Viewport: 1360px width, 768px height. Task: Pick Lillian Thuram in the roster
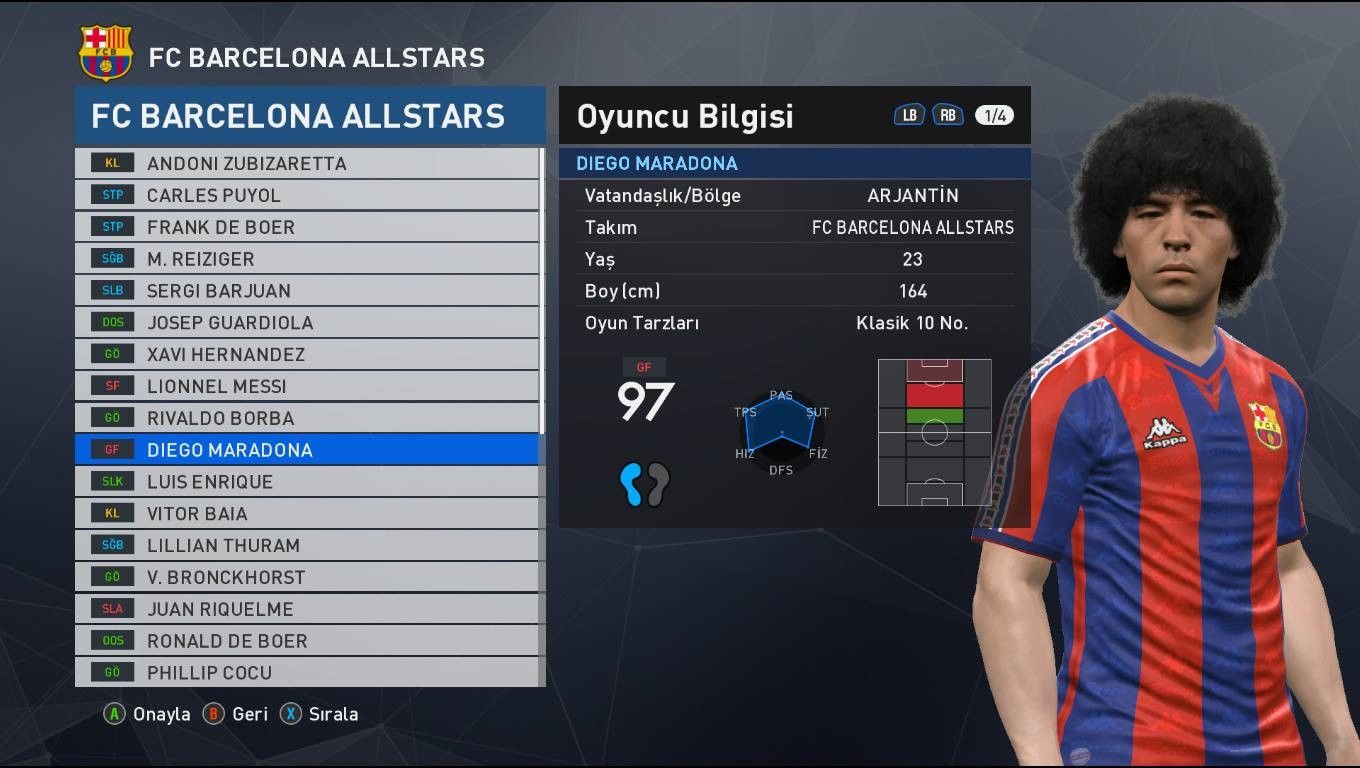tap(307, 546)
